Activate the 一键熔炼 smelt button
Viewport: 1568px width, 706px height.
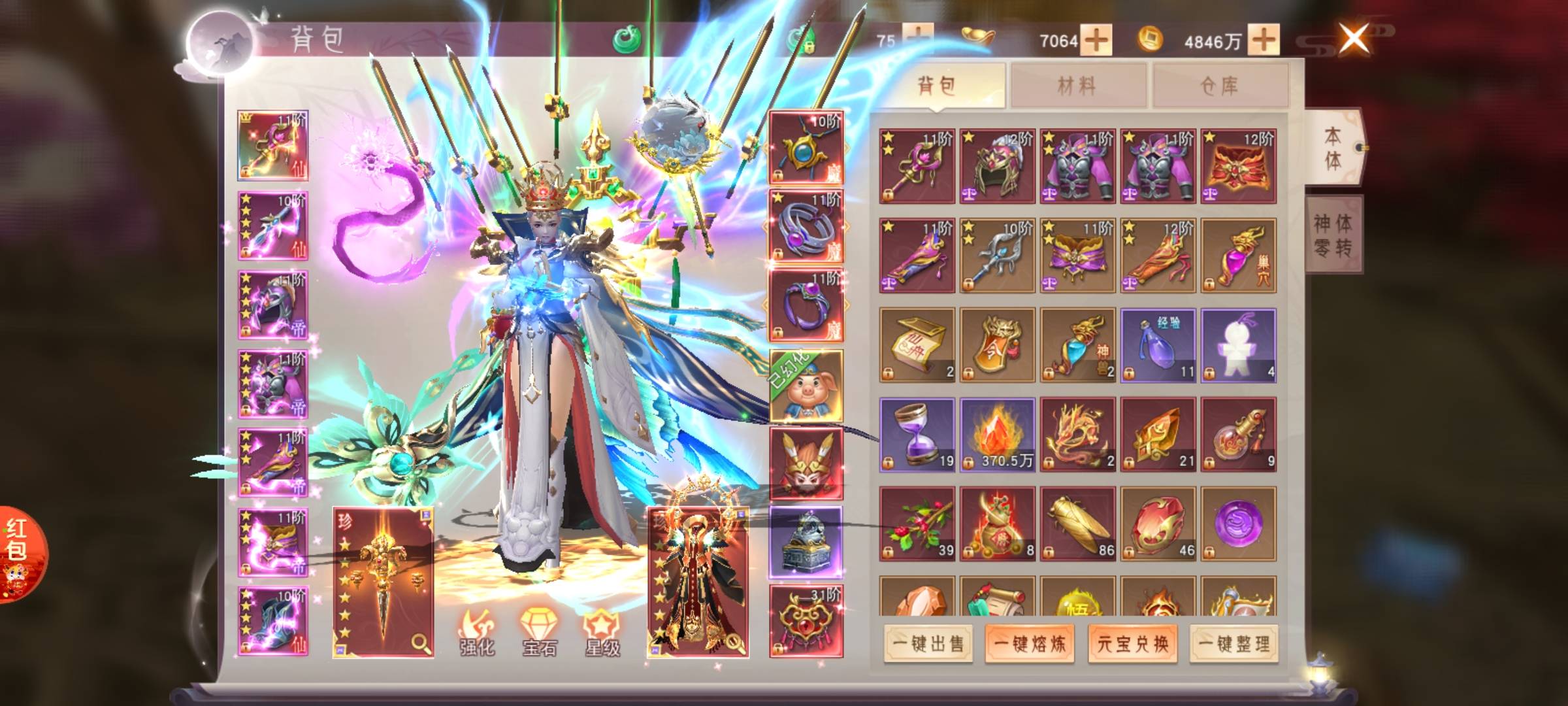point(1030,644)
